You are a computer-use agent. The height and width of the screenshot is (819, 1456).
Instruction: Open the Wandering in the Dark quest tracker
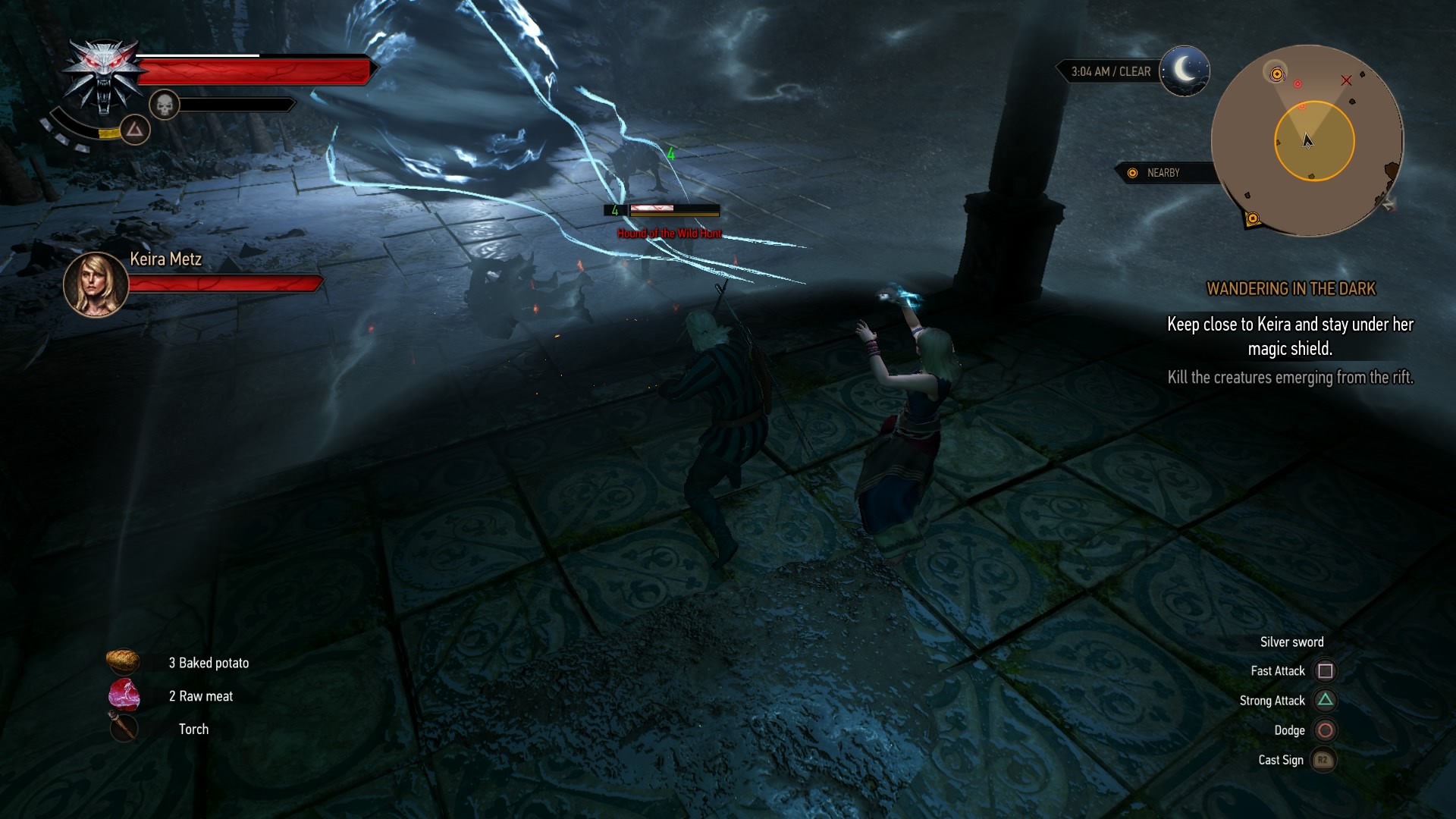click(1291, 289)
